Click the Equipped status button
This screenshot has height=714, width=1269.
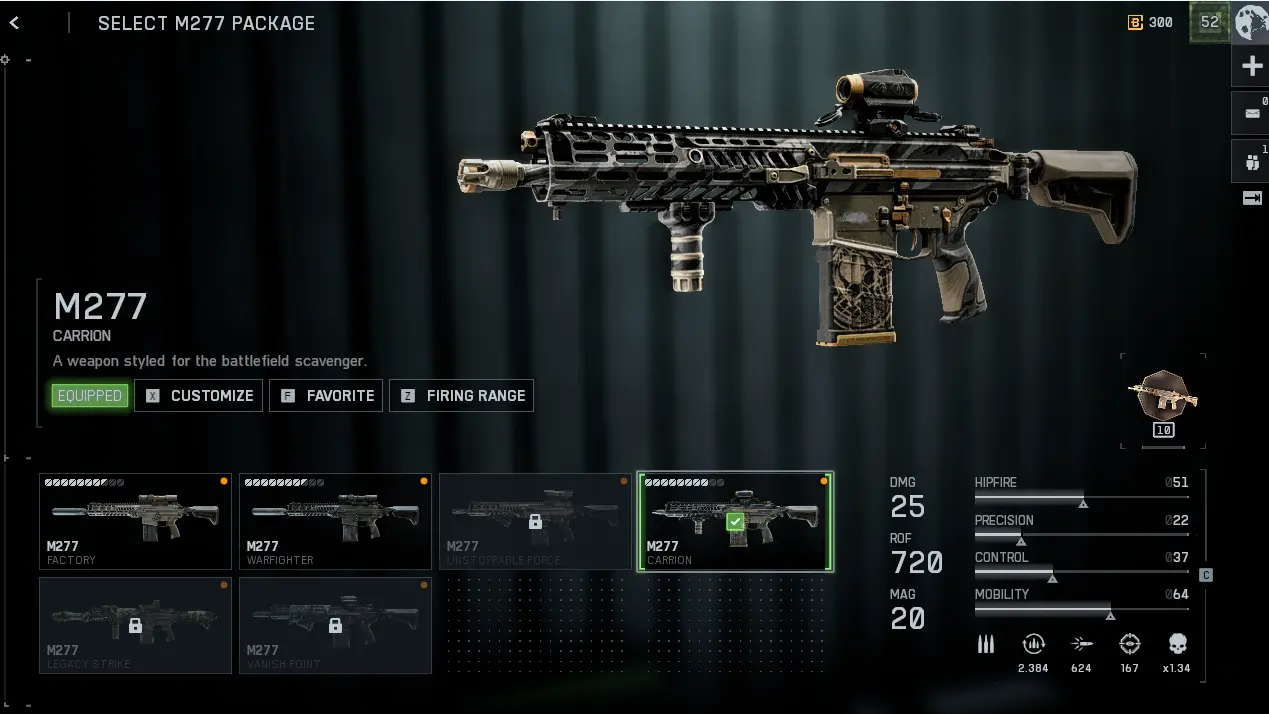pyautogui.click(x=90, y=395)
